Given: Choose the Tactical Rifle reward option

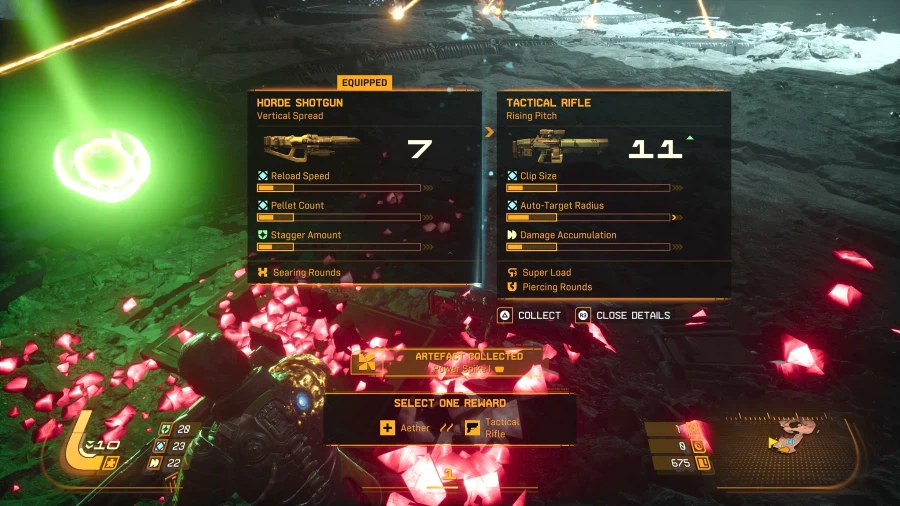Looking at the screenshot, I should point(493,428).
